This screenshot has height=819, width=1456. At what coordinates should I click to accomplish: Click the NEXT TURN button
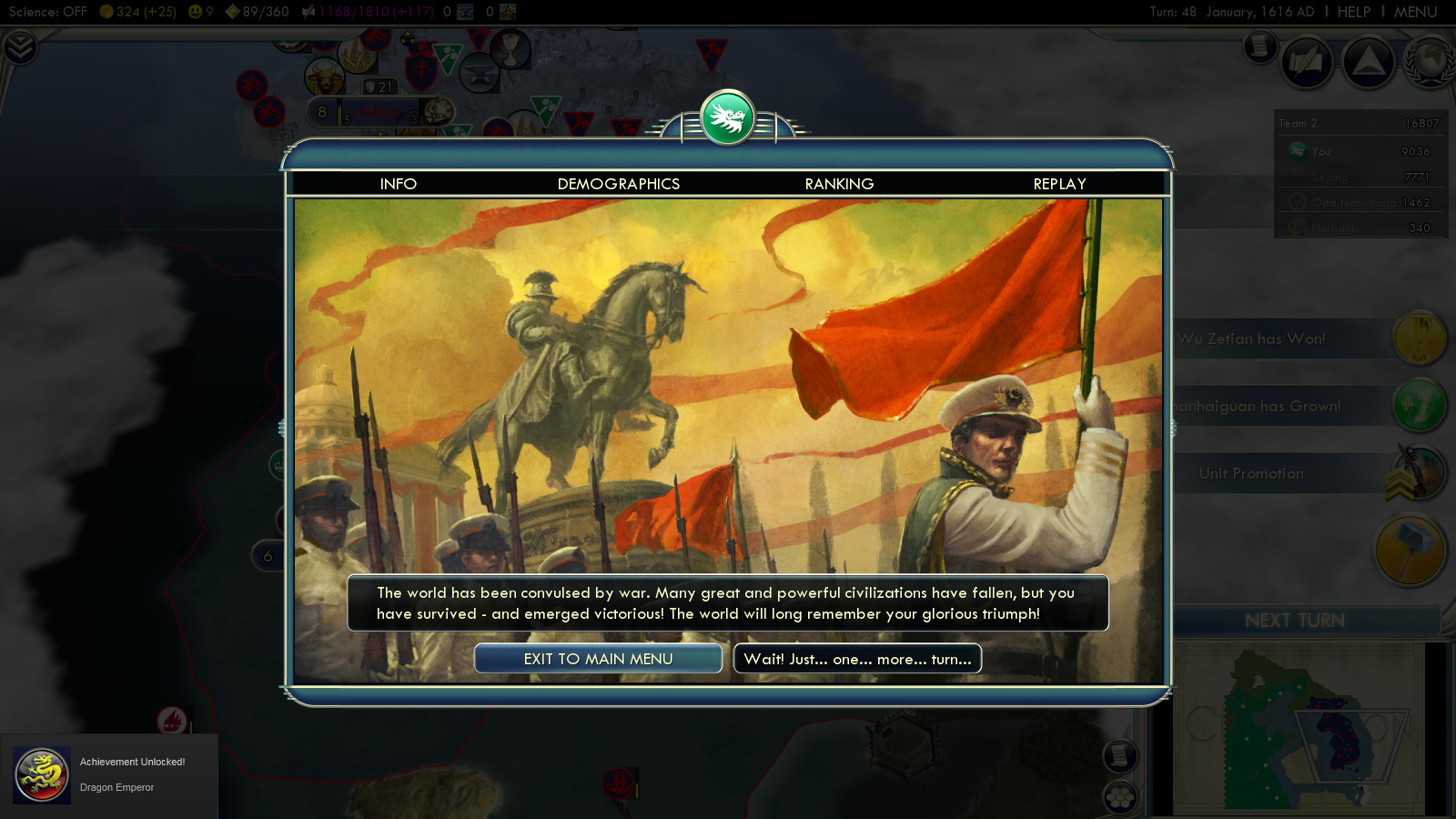(1294, 621)
